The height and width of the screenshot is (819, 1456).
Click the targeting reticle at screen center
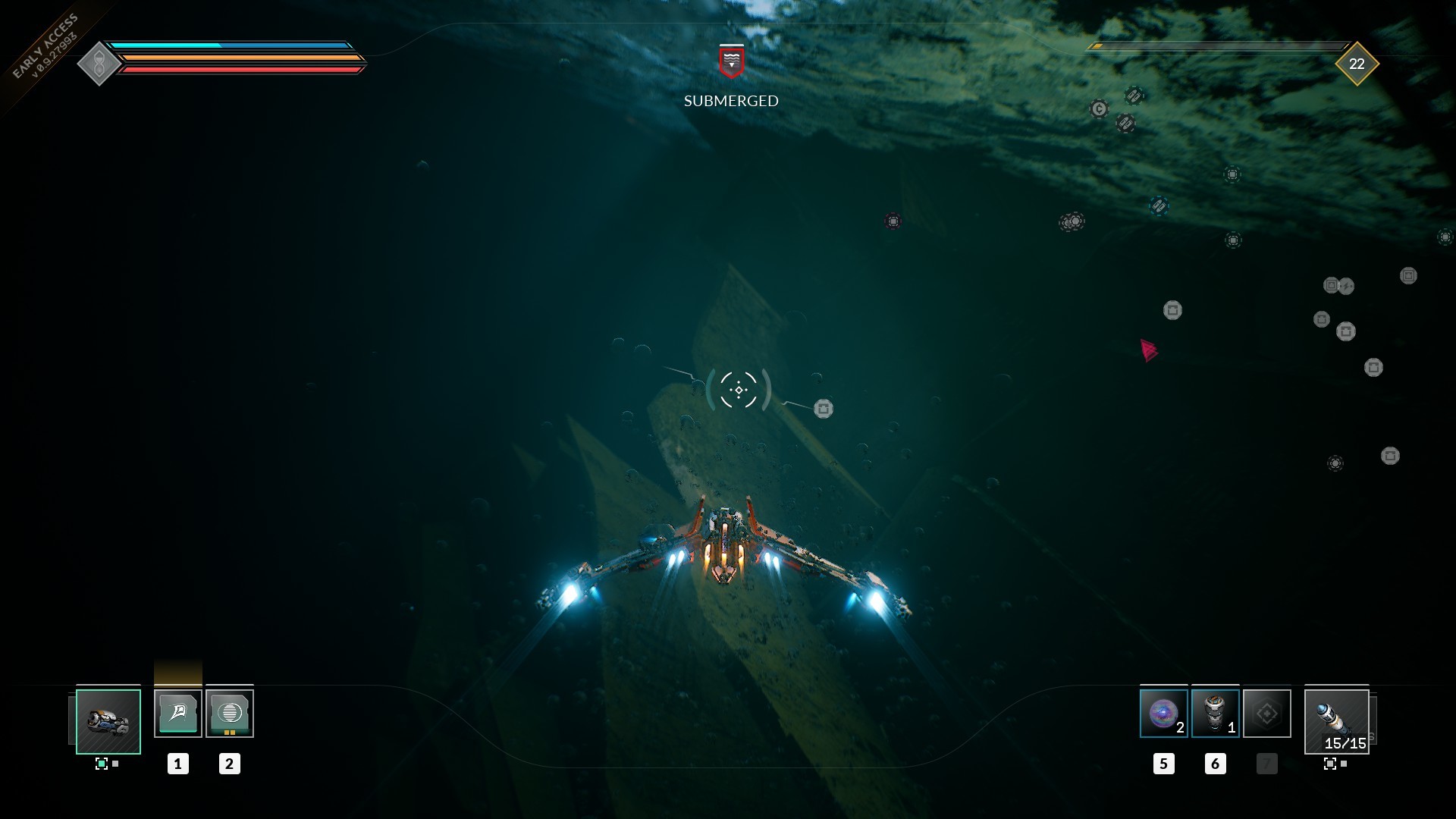[x=737, y=389]
